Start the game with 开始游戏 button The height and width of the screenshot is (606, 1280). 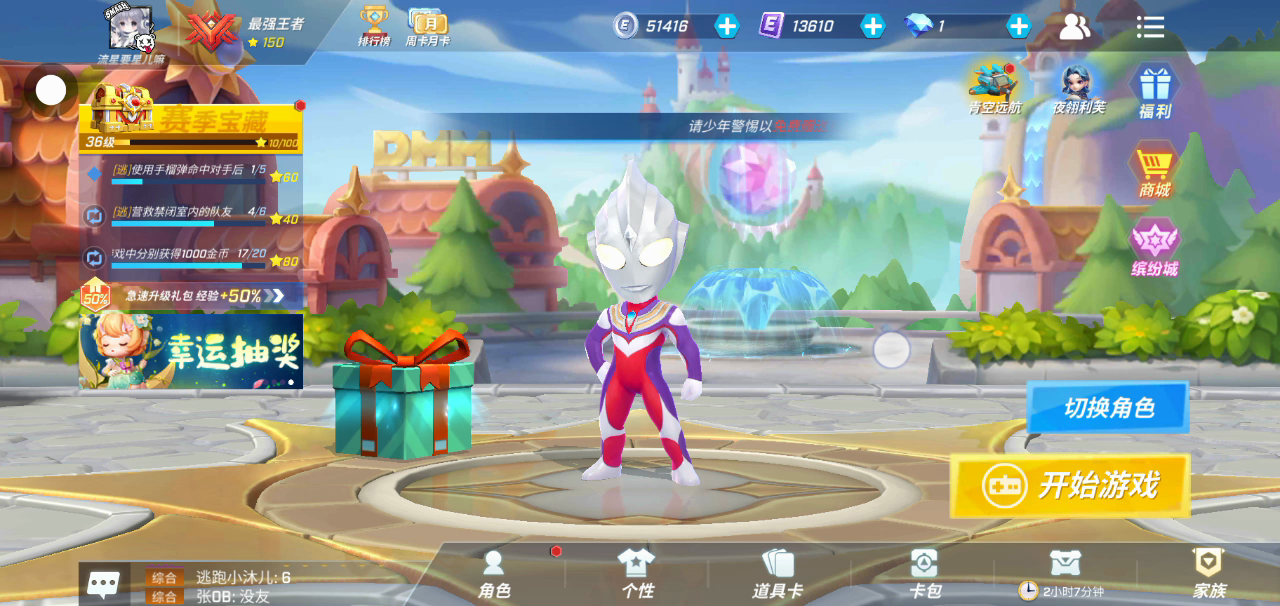click(1070, 486)
